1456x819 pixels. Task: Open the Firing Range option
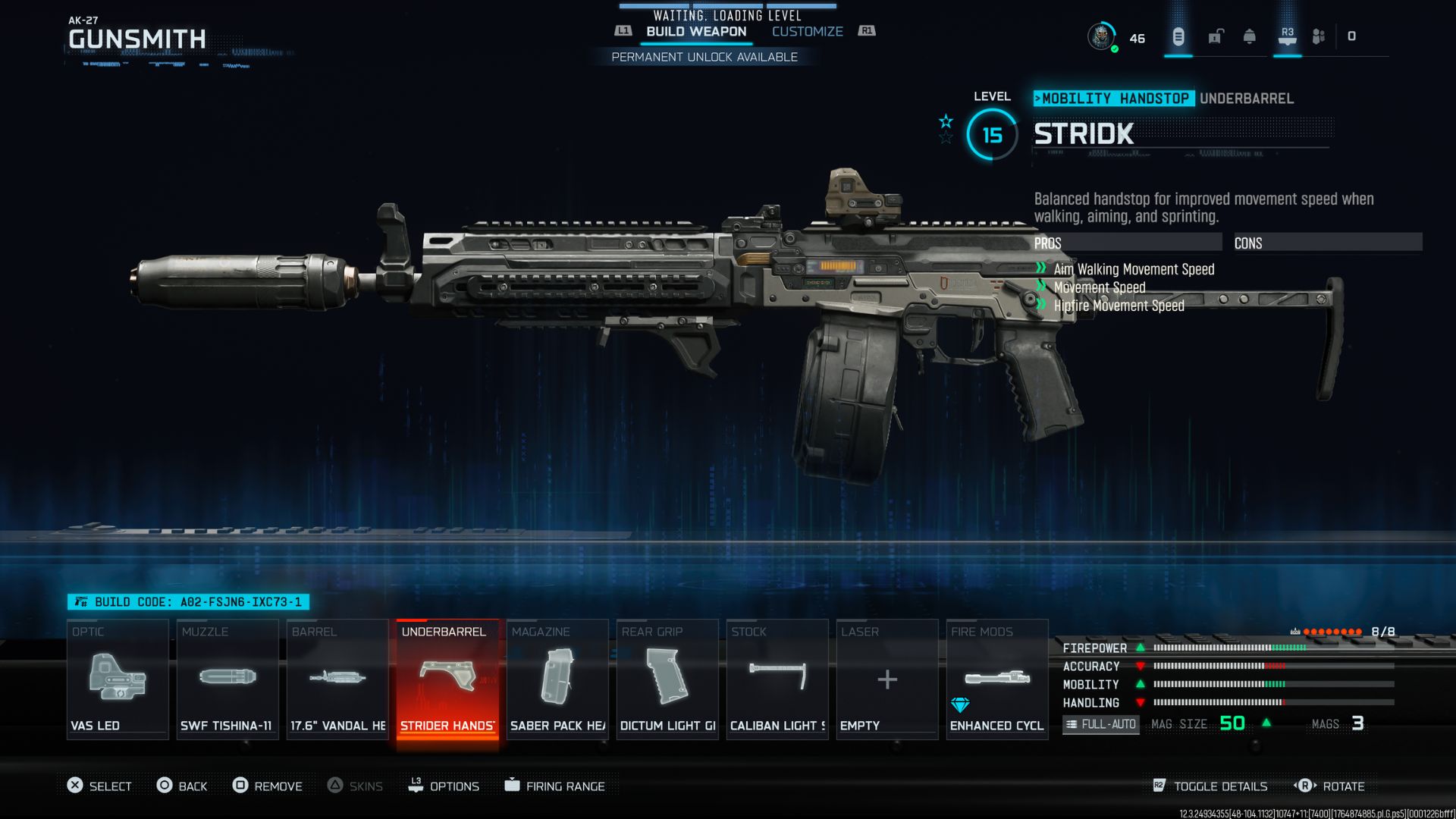point(556,786)
